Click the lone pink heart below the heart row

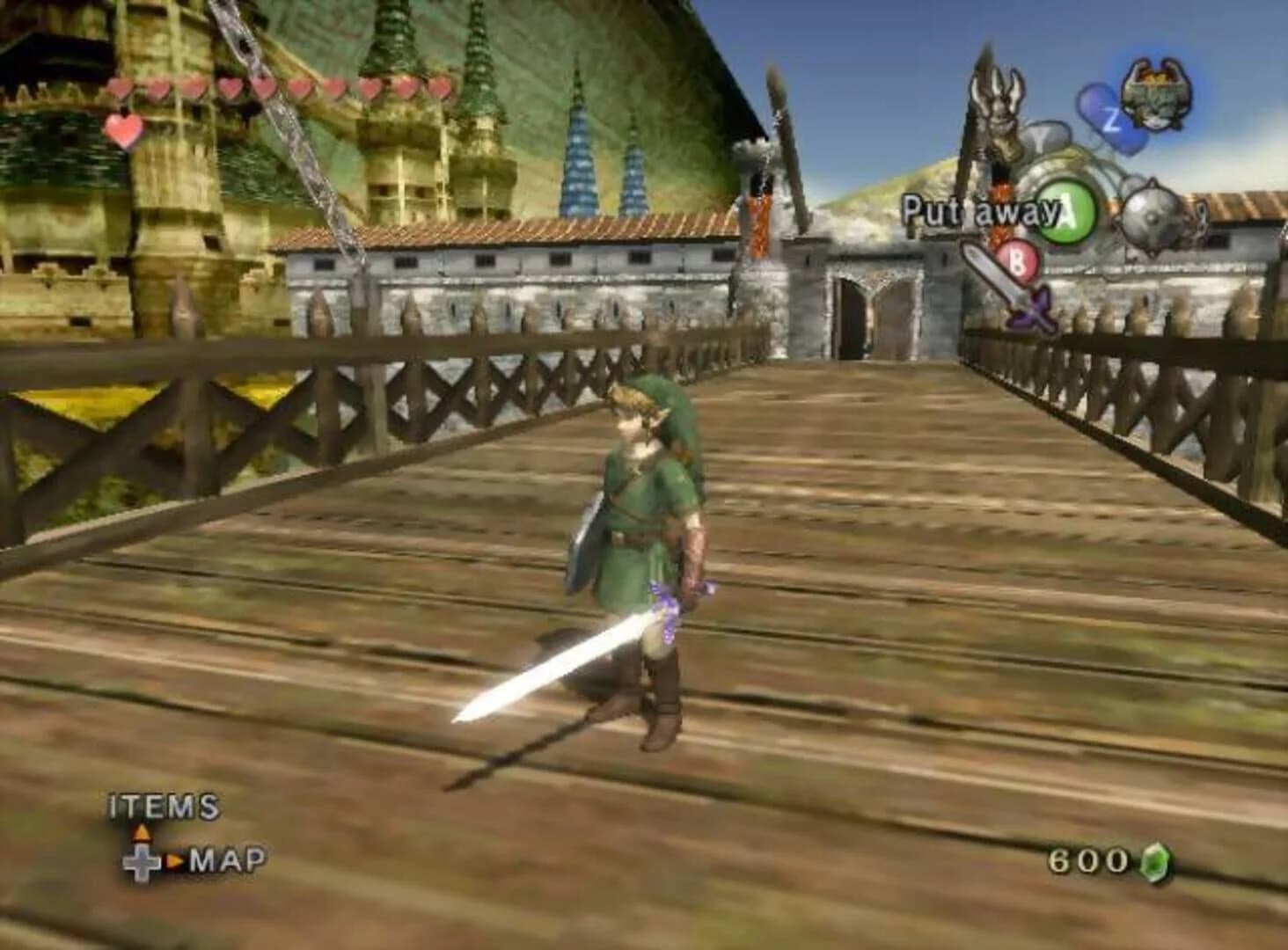pos(123,132)
